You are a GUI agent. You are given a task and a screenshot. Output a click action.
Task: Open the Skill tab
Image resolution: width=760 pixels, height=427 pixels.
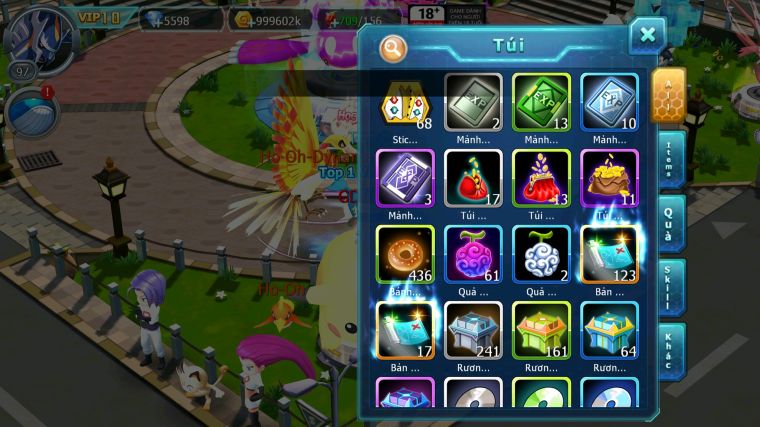tap(670, 287)
